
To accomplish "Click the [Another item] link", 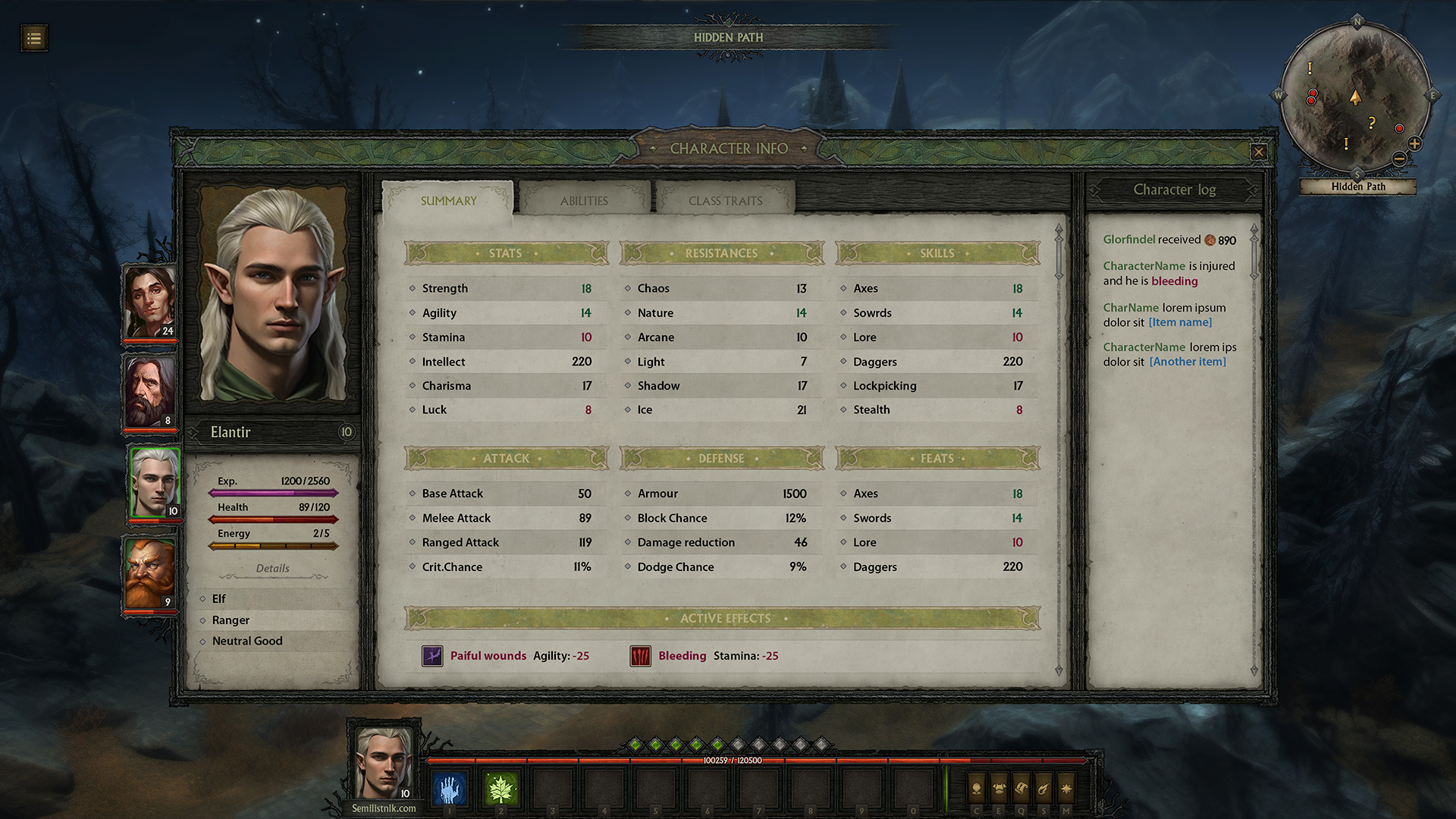I will [1187, 362].
